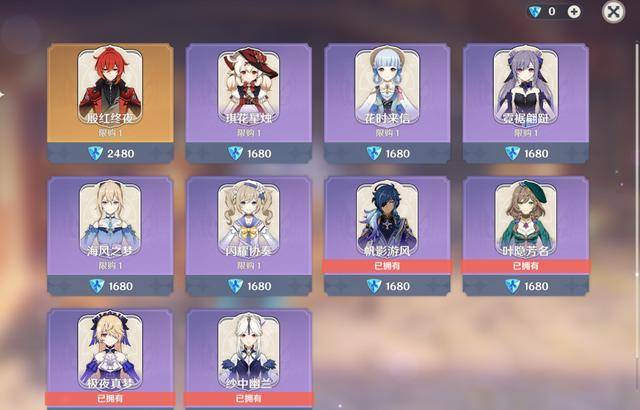
Task: Pick the 海风之梦 outfit card
Action: coord(110,233)
